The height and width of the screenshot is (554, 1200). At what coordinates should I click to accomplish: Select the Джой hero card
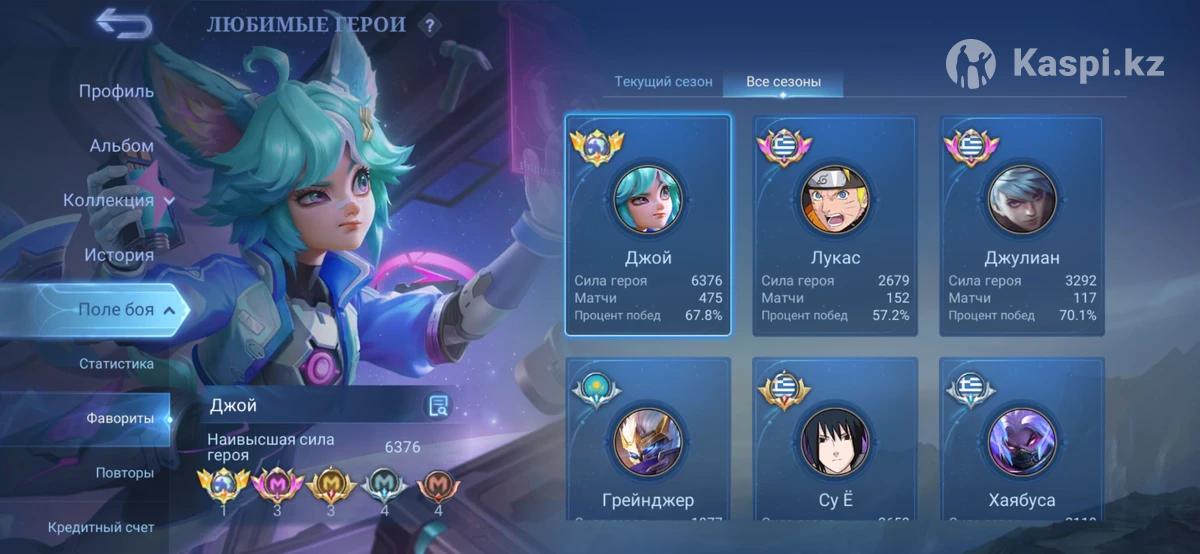tap(648, 225)
